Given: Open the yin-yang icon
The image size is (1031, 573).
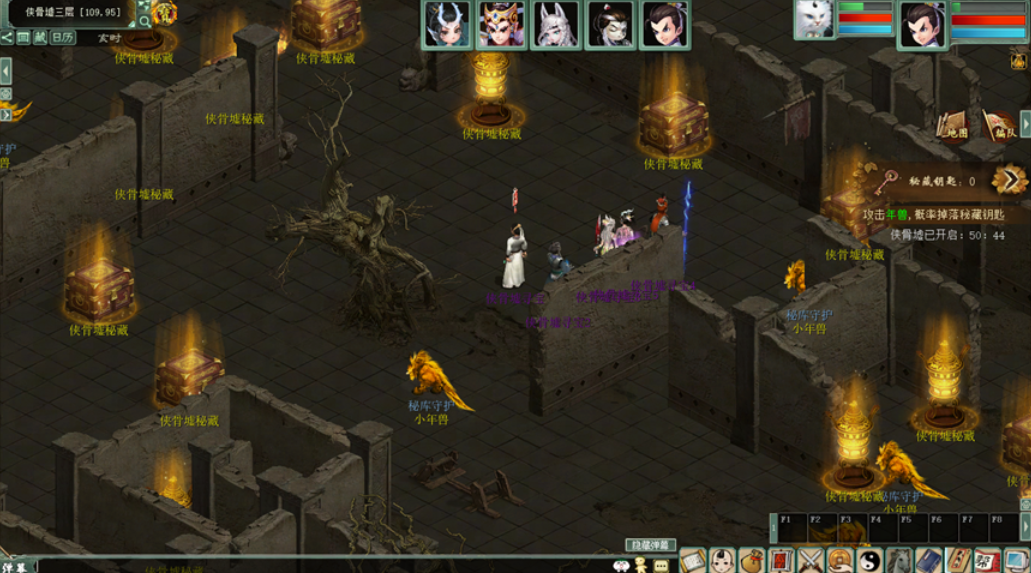Looking at the screenshot, I should pos(870,561).
